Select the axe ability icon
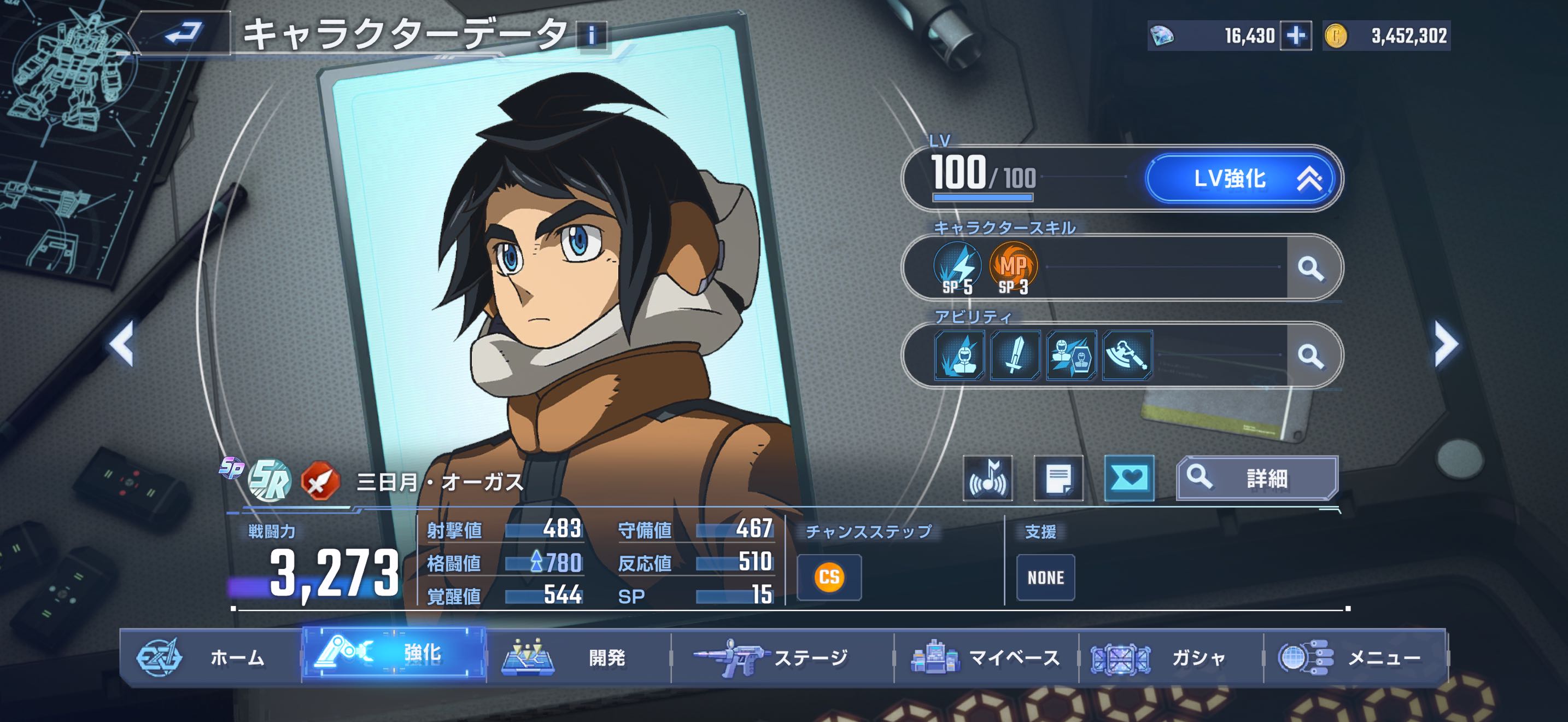 click(x=1127, y=356)
